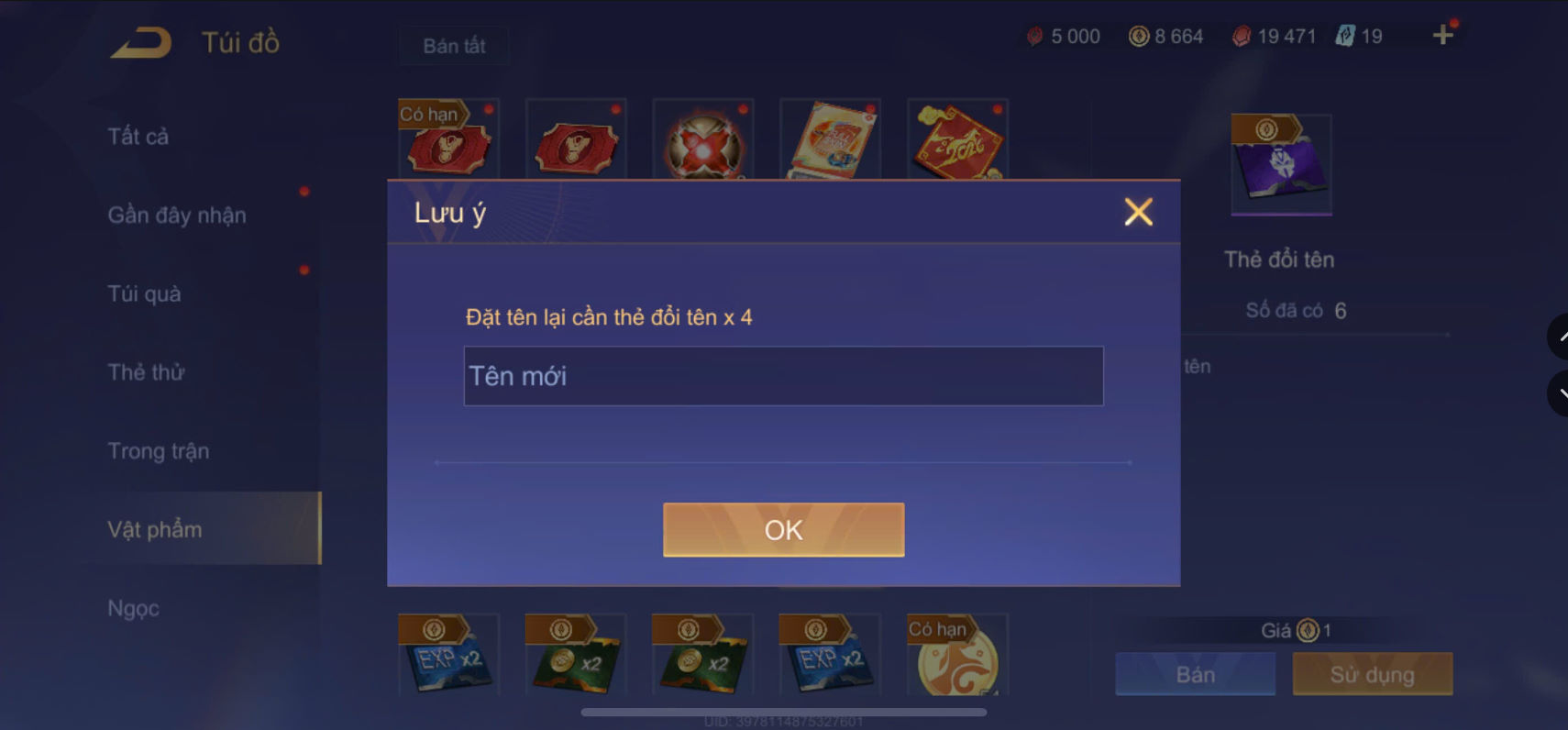
Task: Click the Sử dụng button
Action: click(1373, 674)
